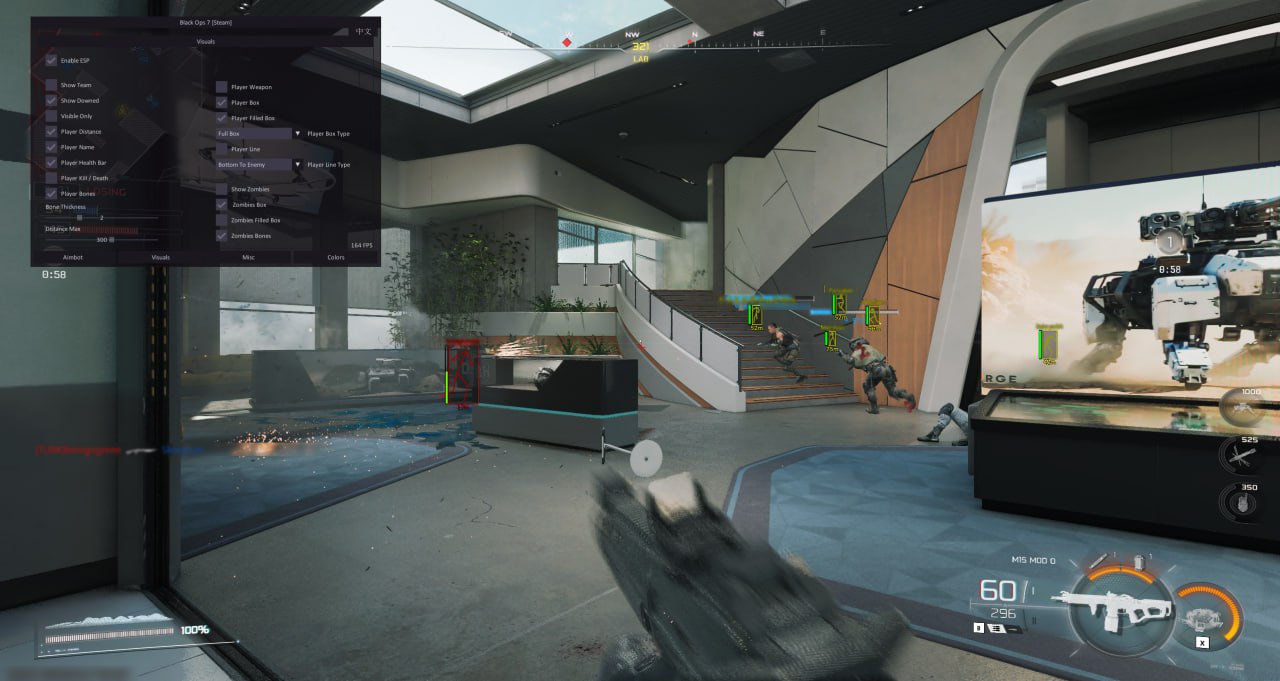Image resolution: width=1280 pixels, height=681 pixels.
Task: Uncheck Player Health Bar
Action: (x=51, y=163)
